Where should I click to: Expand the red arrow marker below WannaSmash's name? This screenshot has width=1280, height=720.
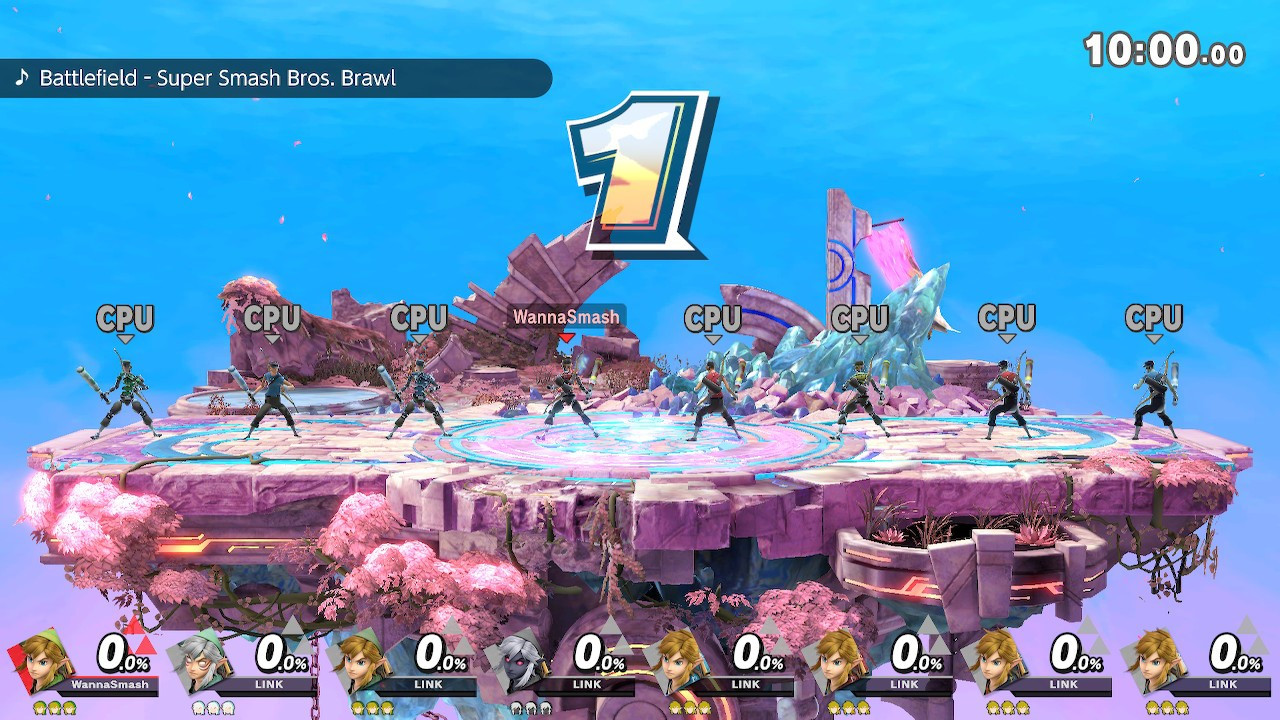click(566, 337)
